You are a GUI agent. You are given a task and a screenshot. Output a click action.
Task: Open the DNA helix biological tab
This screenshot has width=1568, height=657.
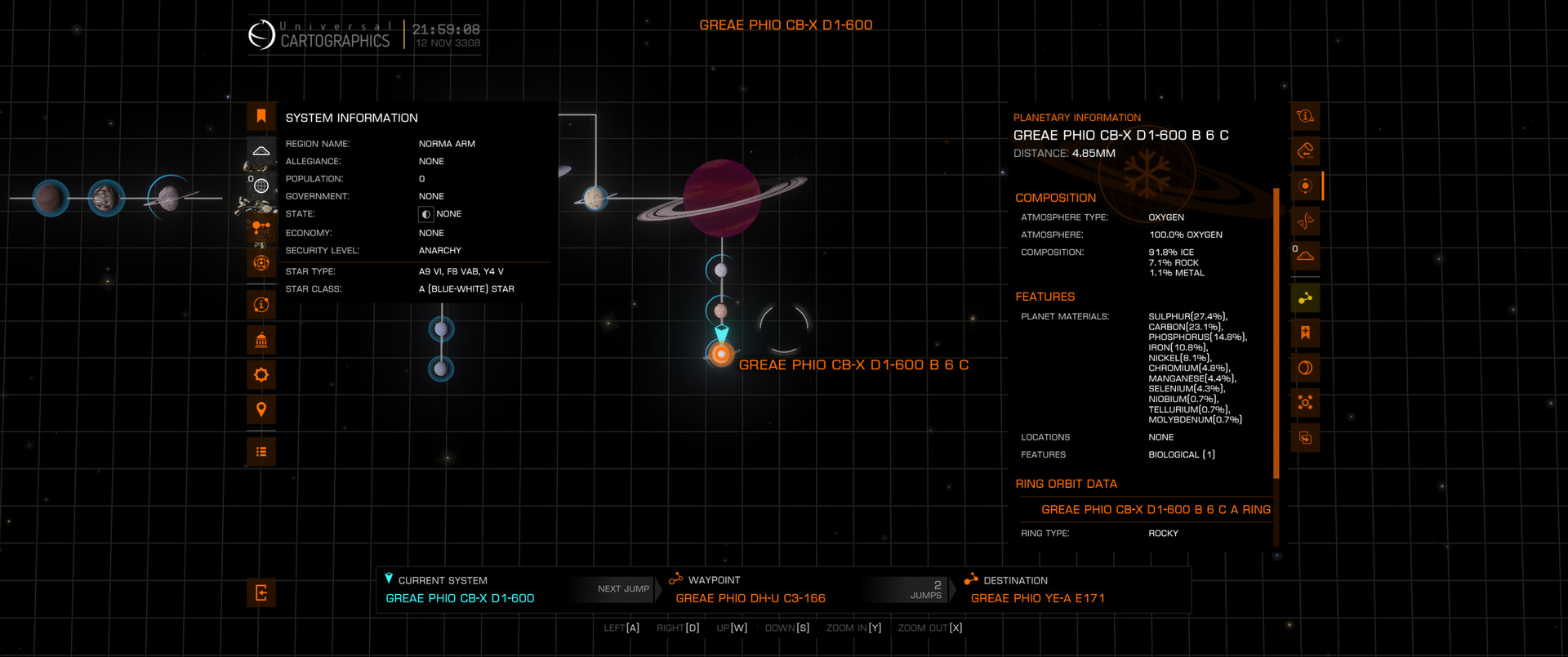point(1305,221)
